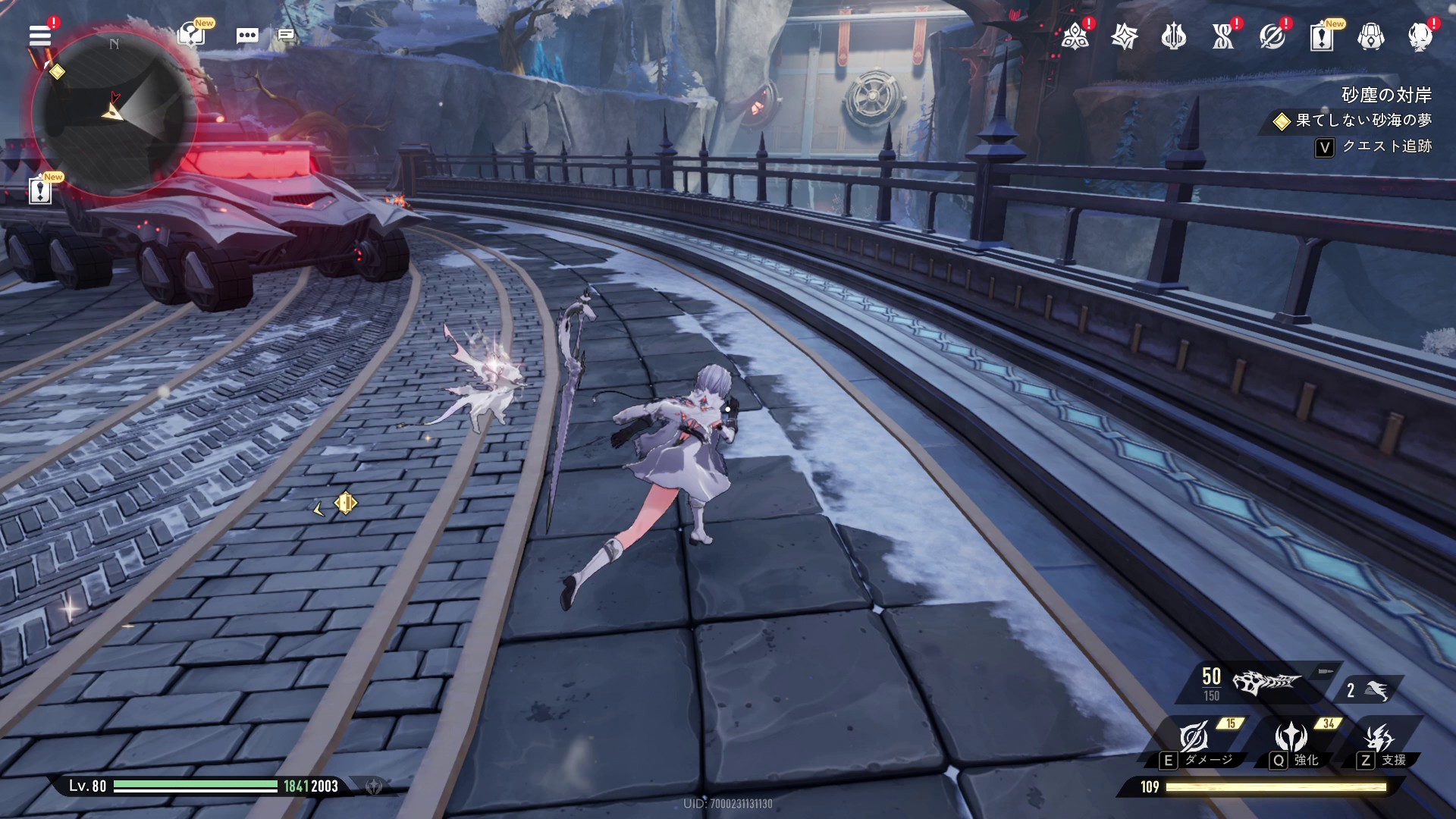Screen dimensions: 1456x819
Task: Open the backpack inventory icon
Action: pos(1370,36)
